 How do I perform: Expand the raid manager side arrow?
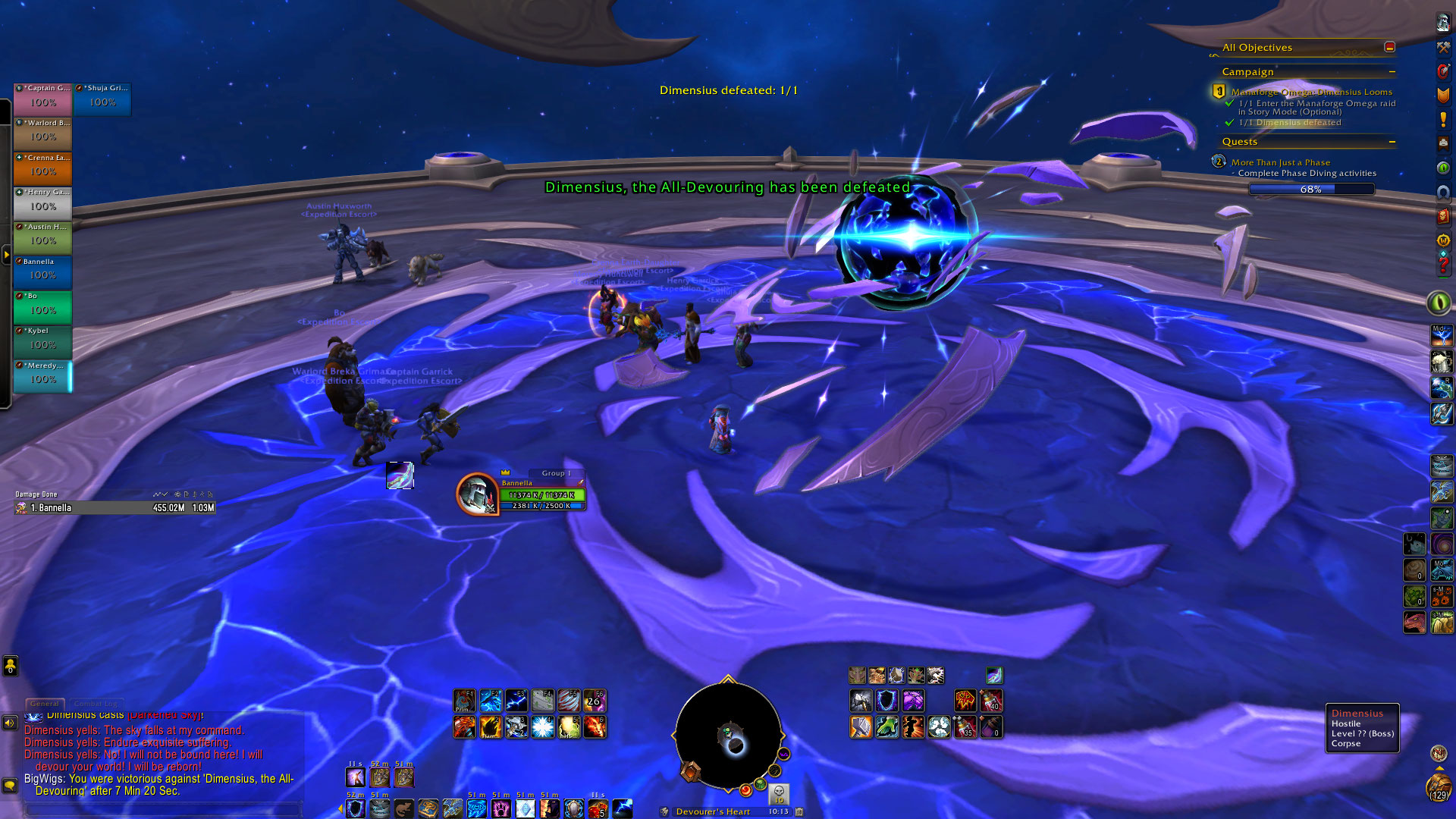pos(6,256)
